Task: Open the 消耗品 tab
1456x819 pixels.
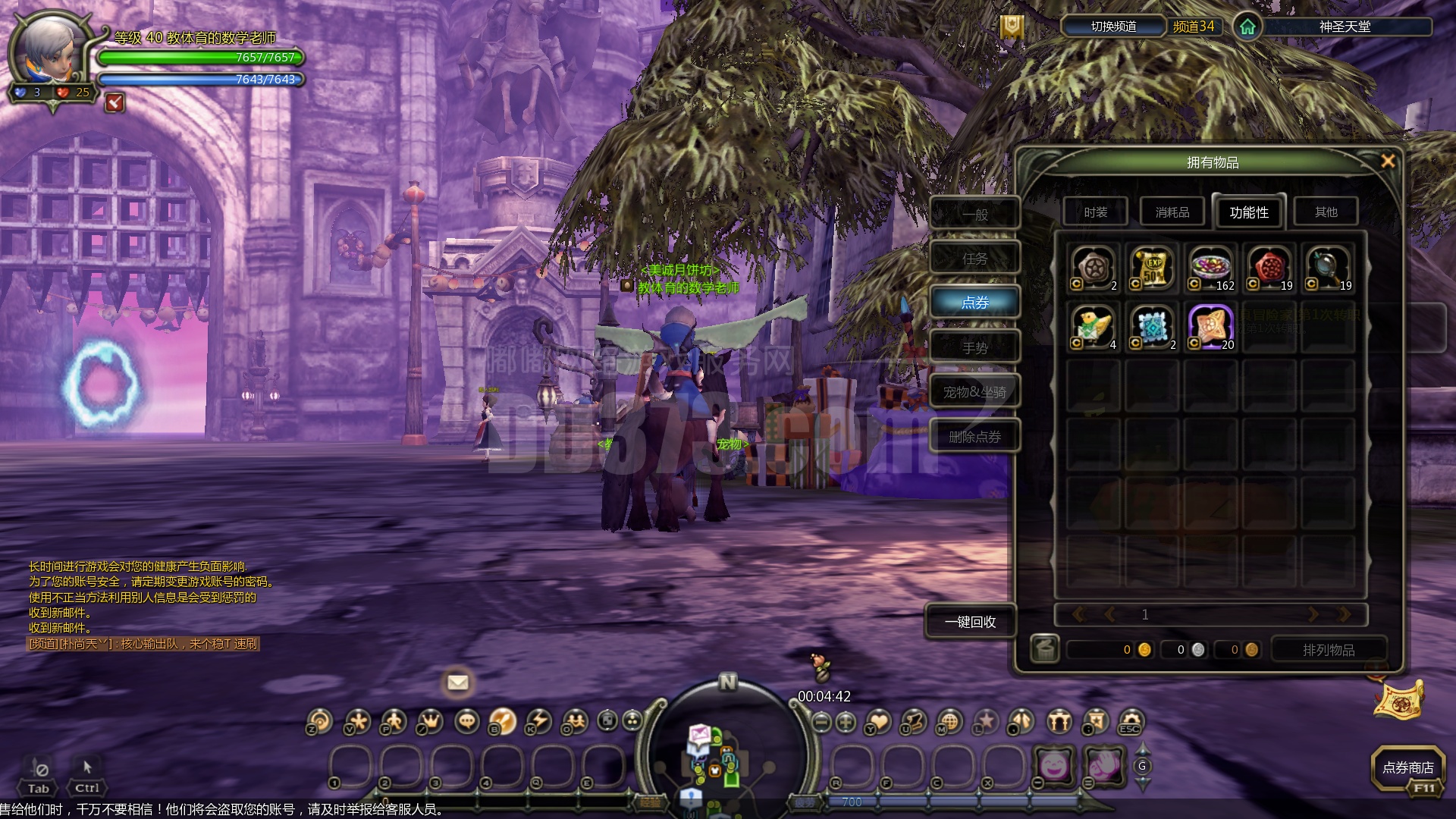Action: (x=1172, y=212)
